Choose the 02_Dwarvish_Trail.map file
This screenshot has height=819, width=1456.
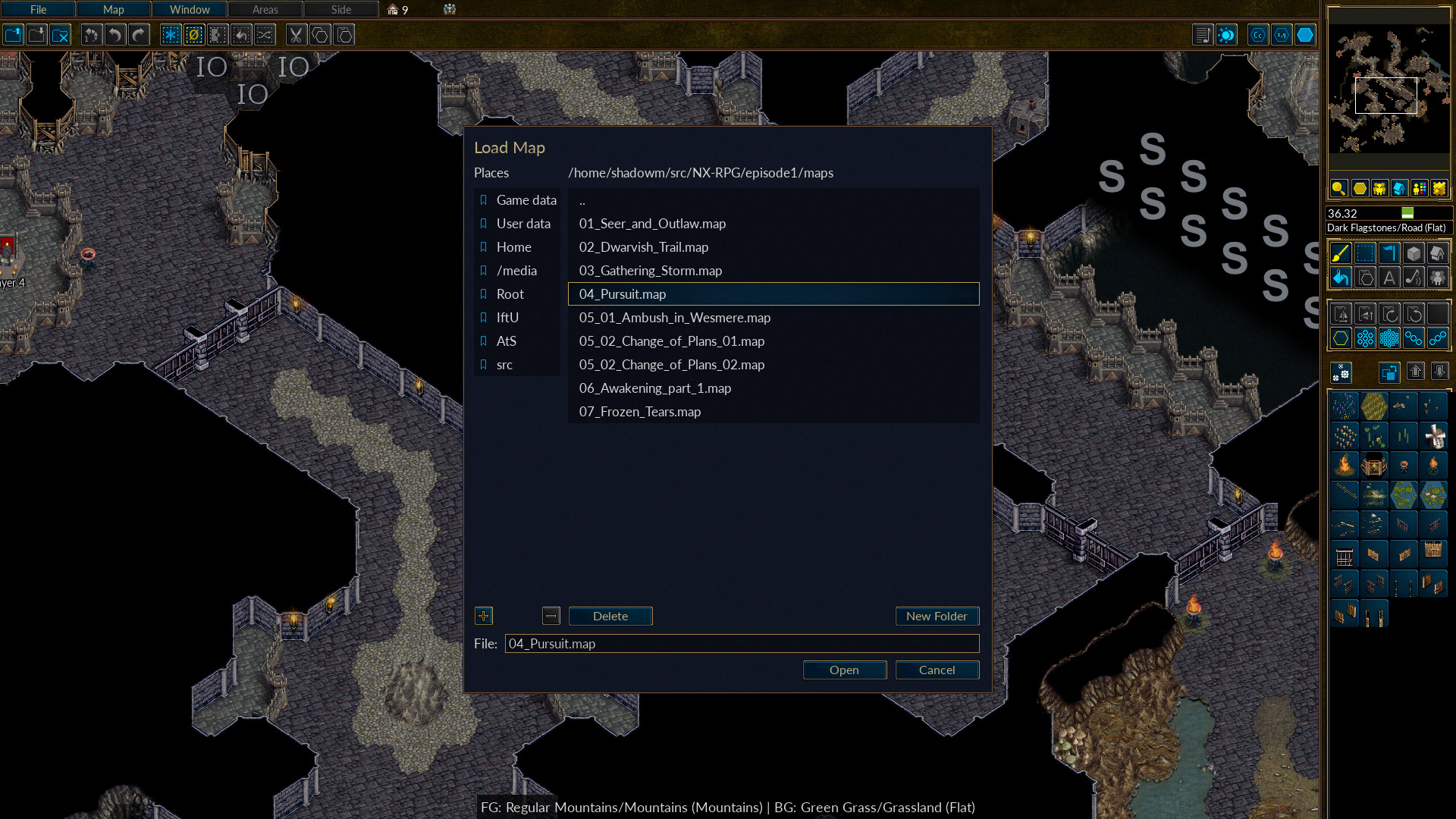(643, 247)
